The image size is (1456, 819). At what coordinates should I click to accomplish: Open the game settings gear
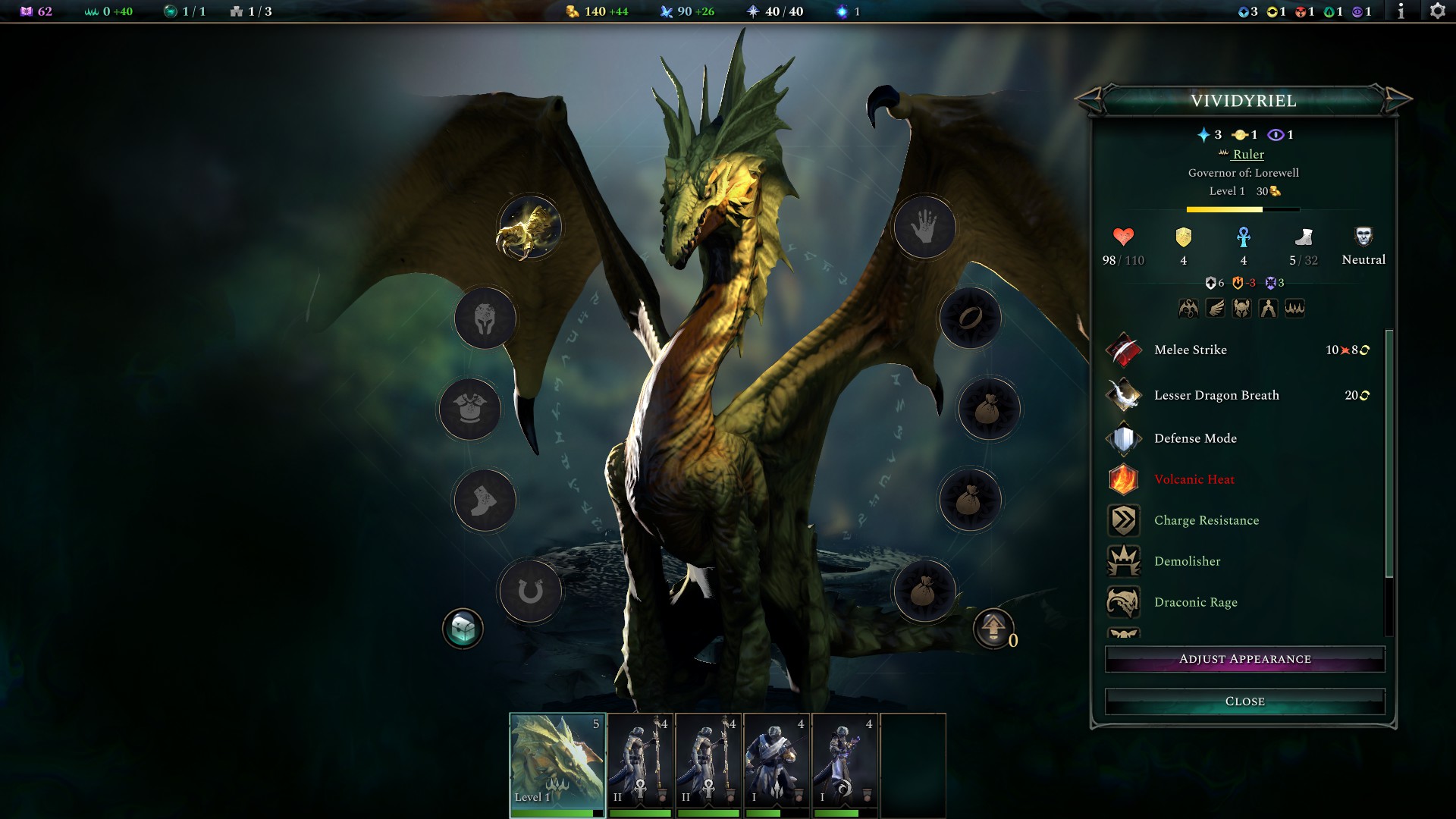click(x=1437, y=11)
